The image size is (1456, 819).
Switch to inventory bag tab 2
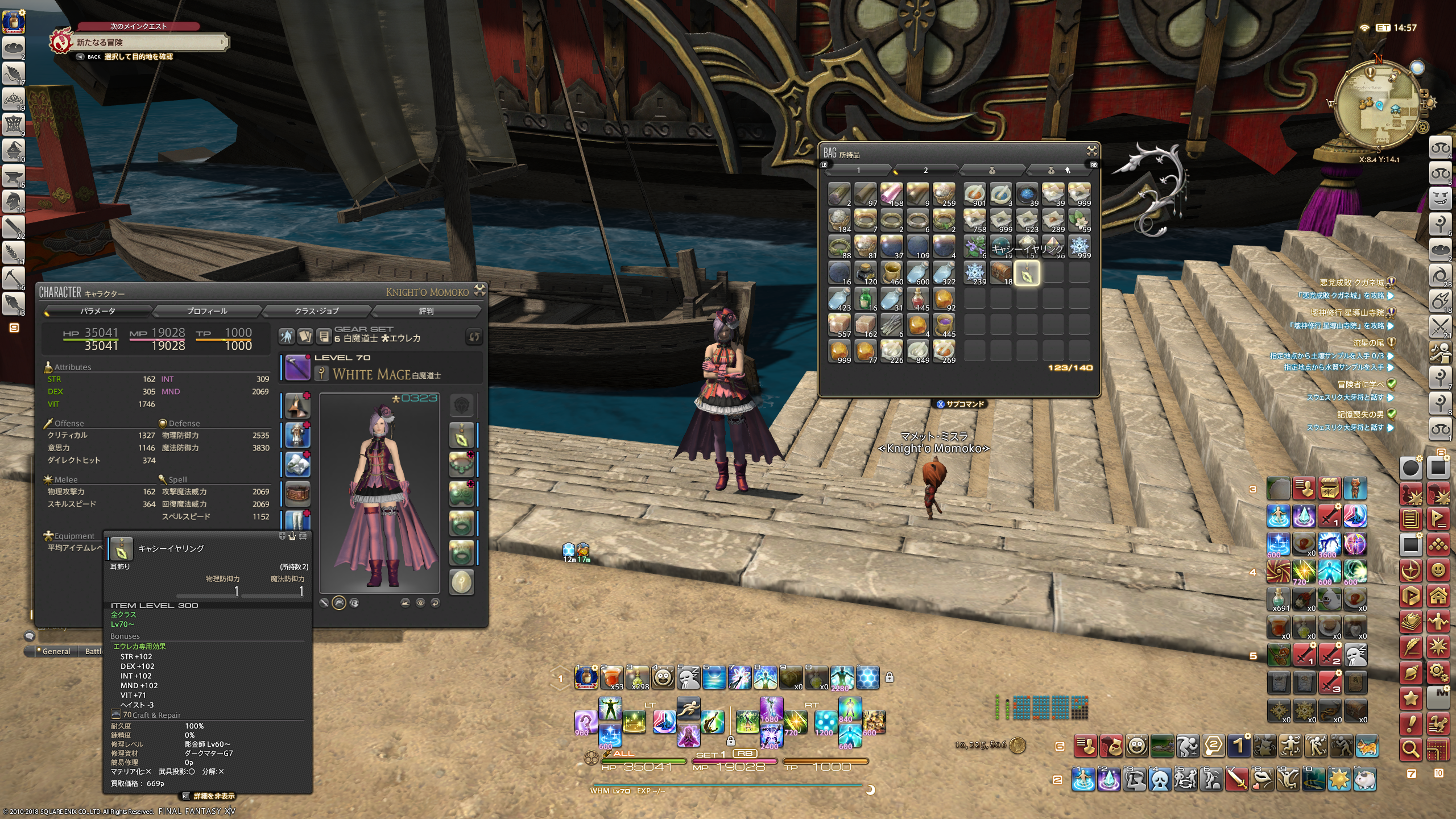click(x=925, y=170)
